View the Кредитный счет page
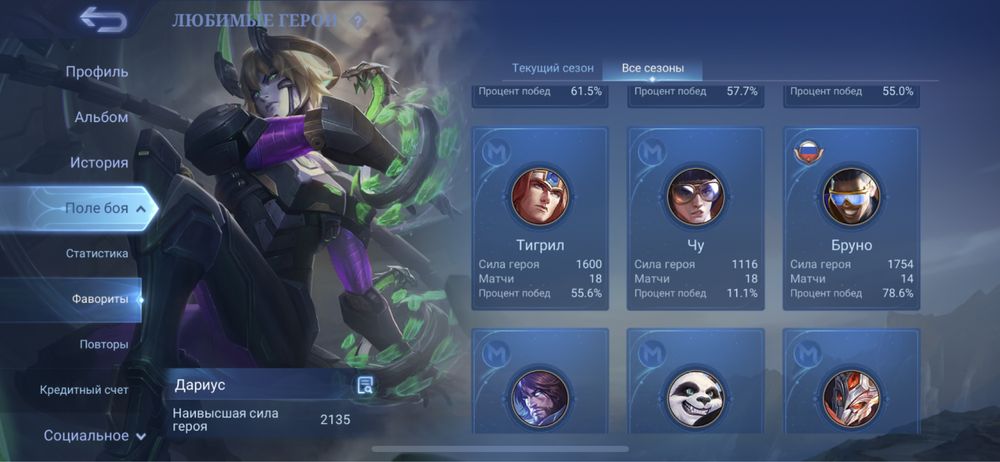This screenshot has width=1000, height=462. coord(84,389)
